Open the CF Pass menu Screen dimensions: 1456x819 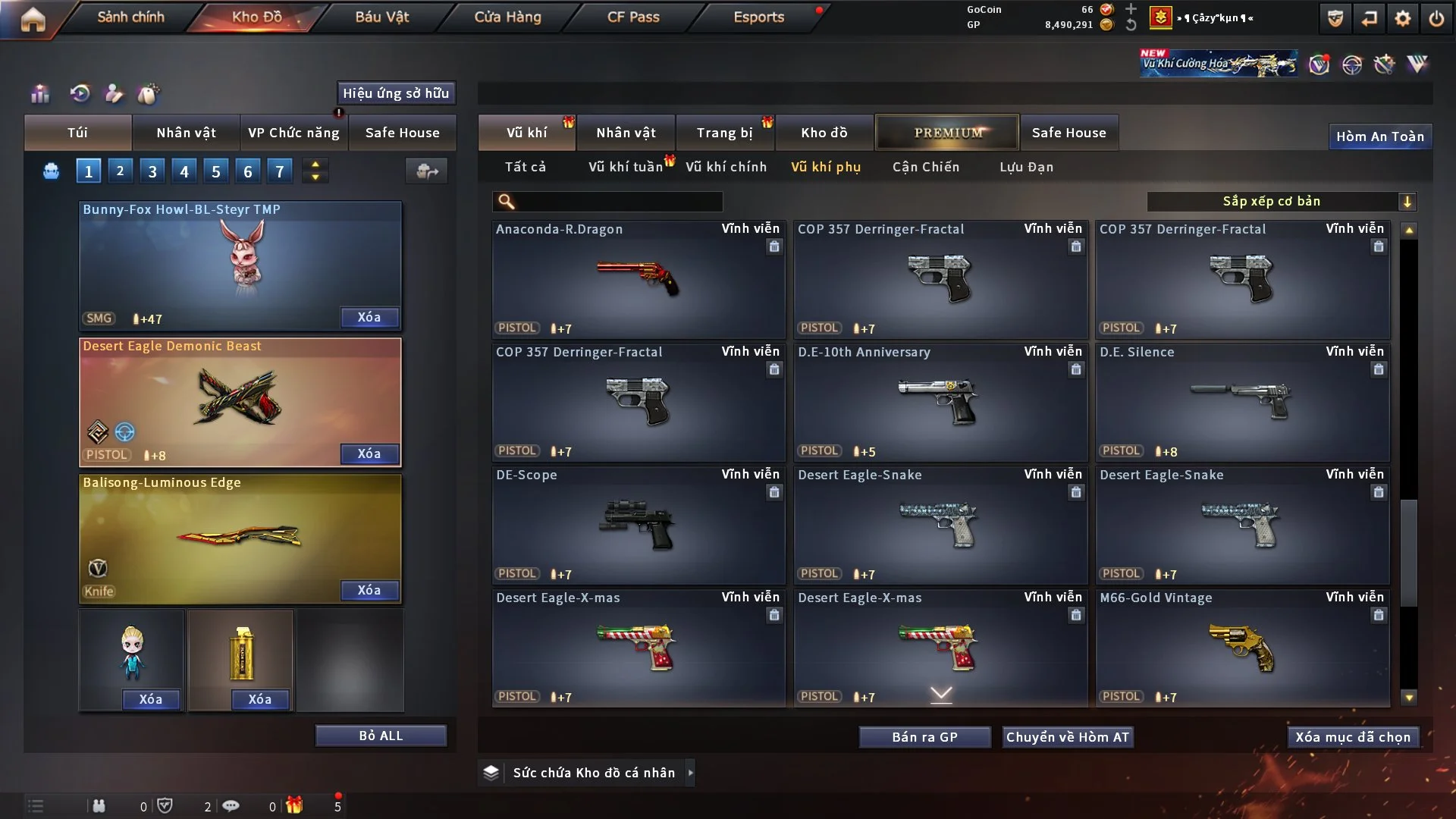633,17
